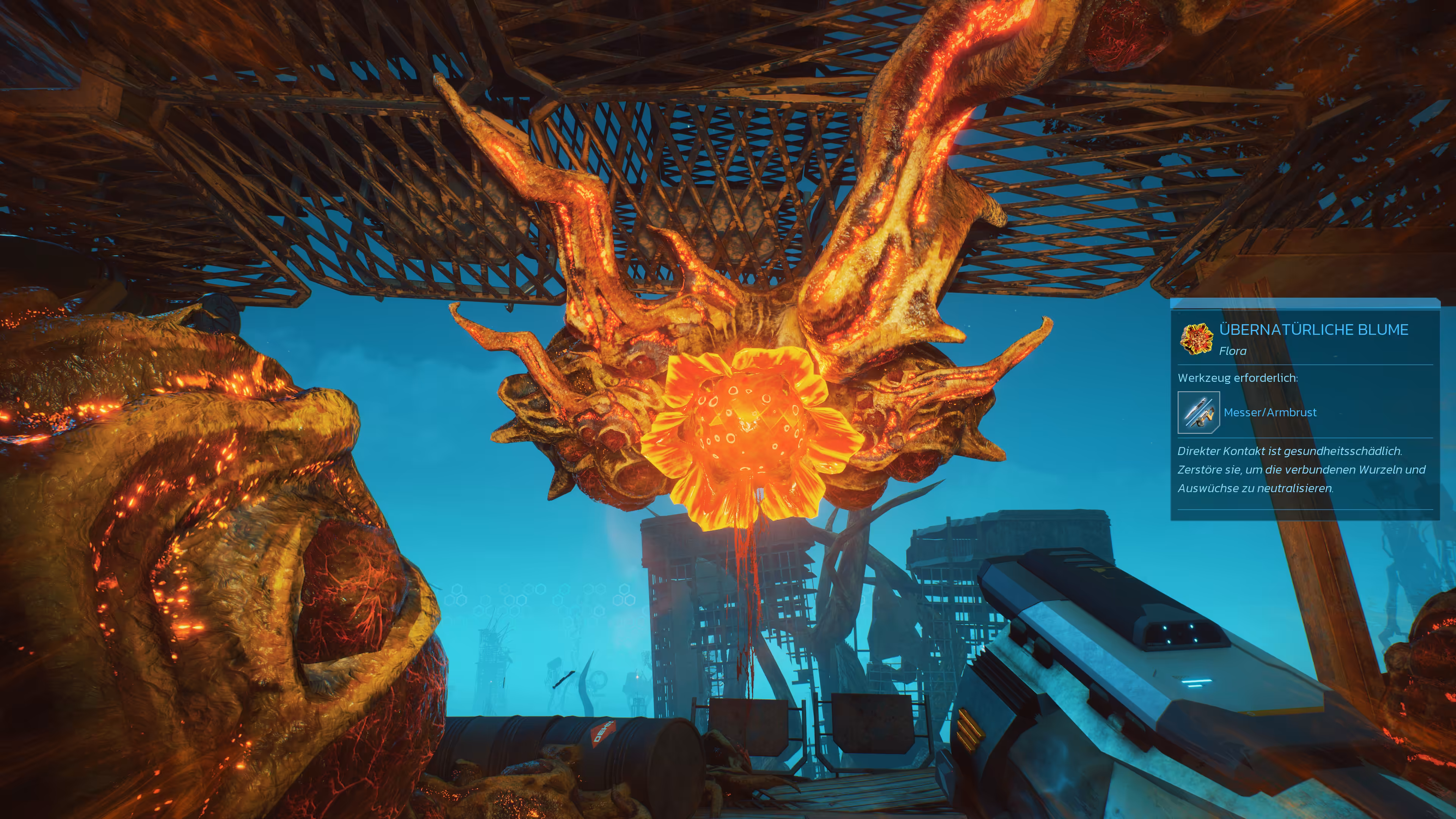
Task: Click the Übernatürliche Blume flower icon
Action: [1197, 339]
